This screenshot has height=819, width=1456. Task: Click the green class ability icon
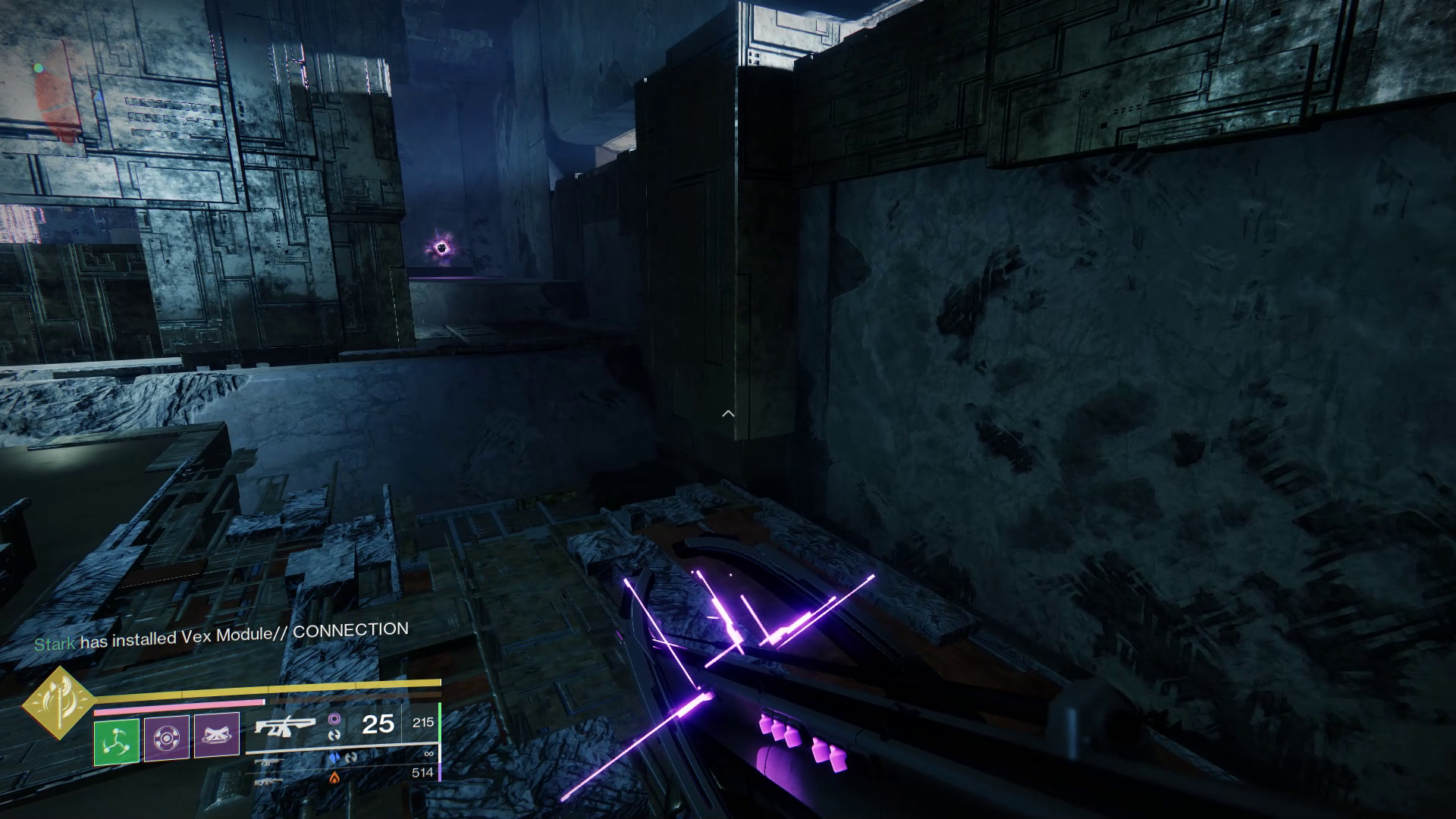(117, 741)
